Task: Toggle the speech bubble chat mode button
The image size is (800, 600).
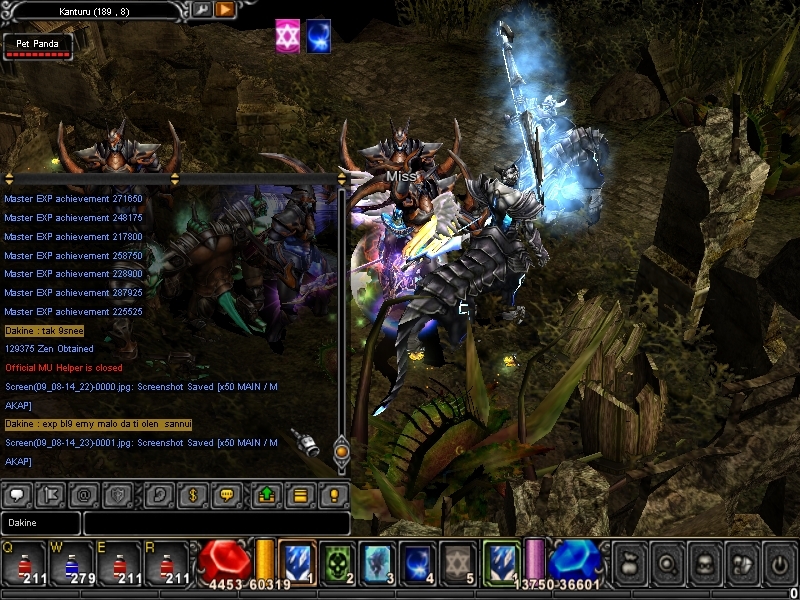Action: 17,494
